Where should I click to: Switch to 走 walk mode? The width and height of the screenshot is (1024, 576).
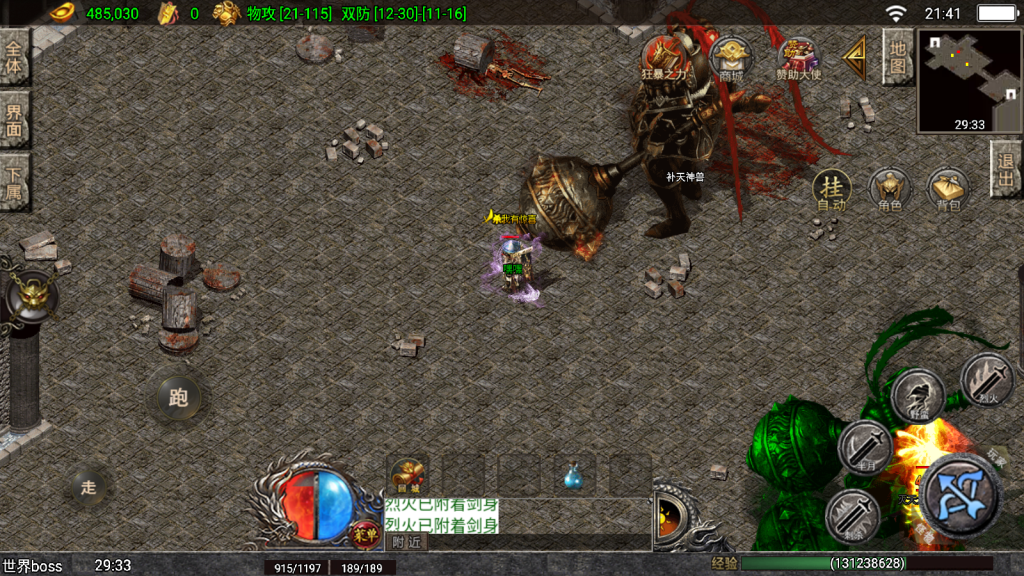(89, 487)
